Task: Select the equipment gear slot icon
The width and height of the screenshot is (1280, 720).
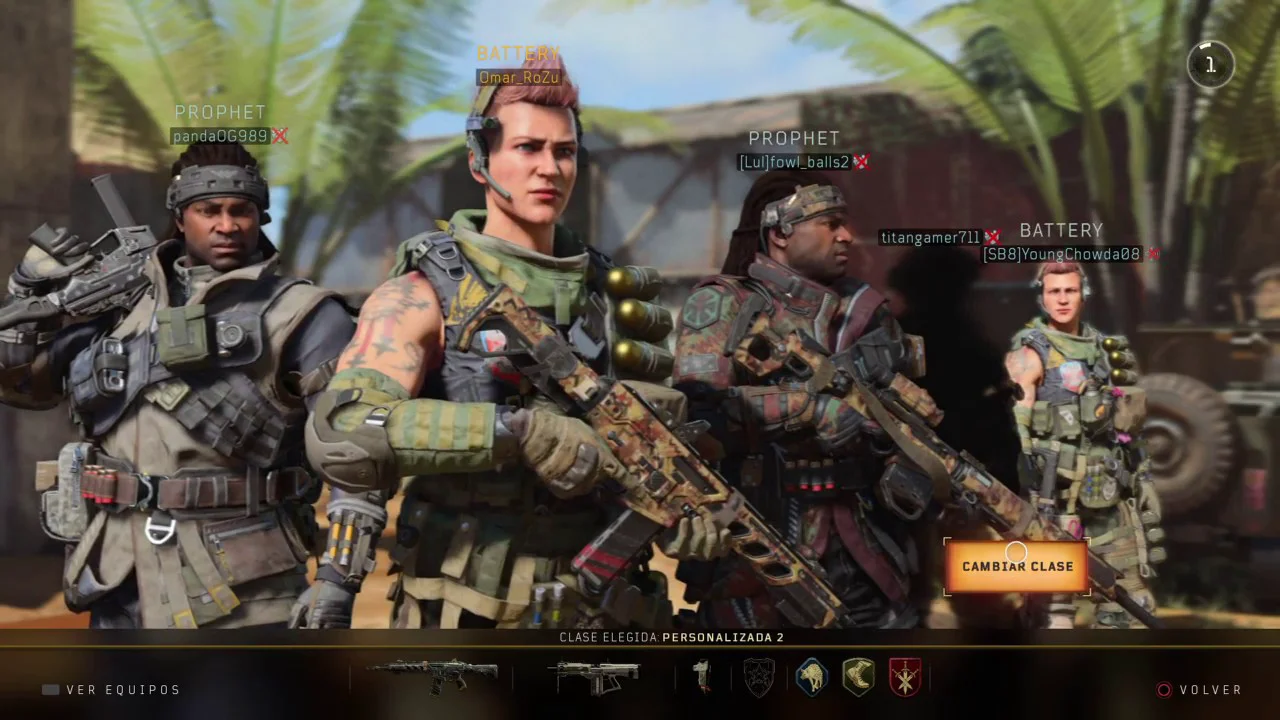Action: [x=703, y=677]
